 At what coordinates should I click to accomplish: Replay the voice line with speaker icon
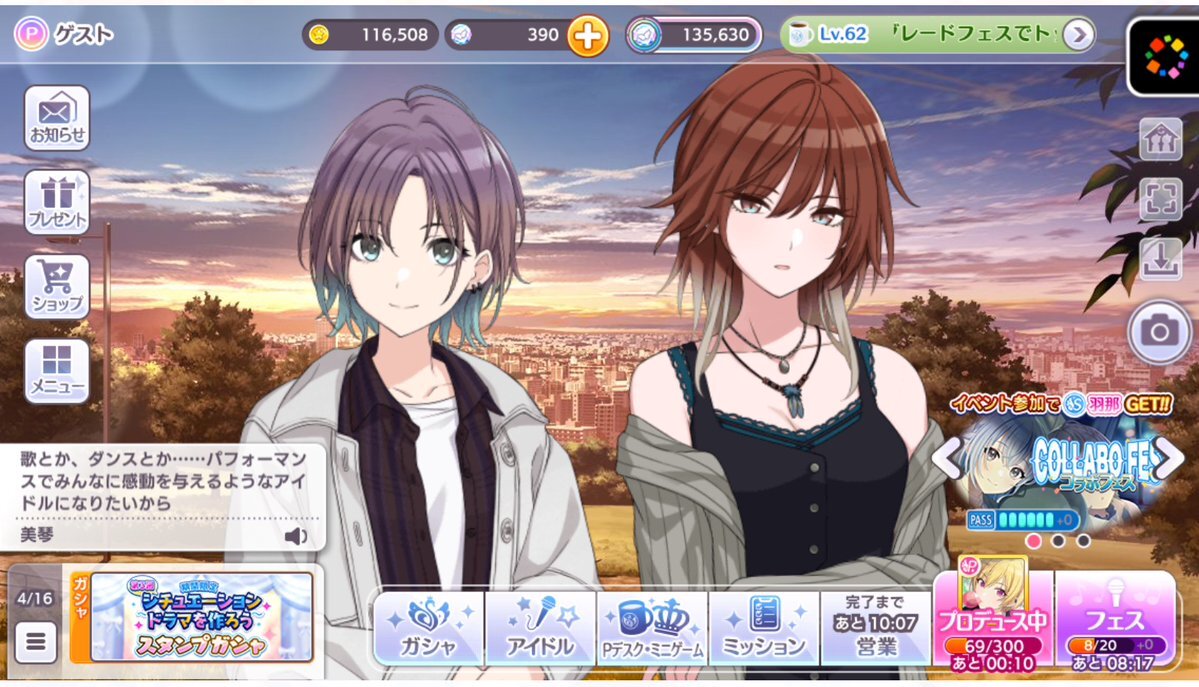[296, 536]
